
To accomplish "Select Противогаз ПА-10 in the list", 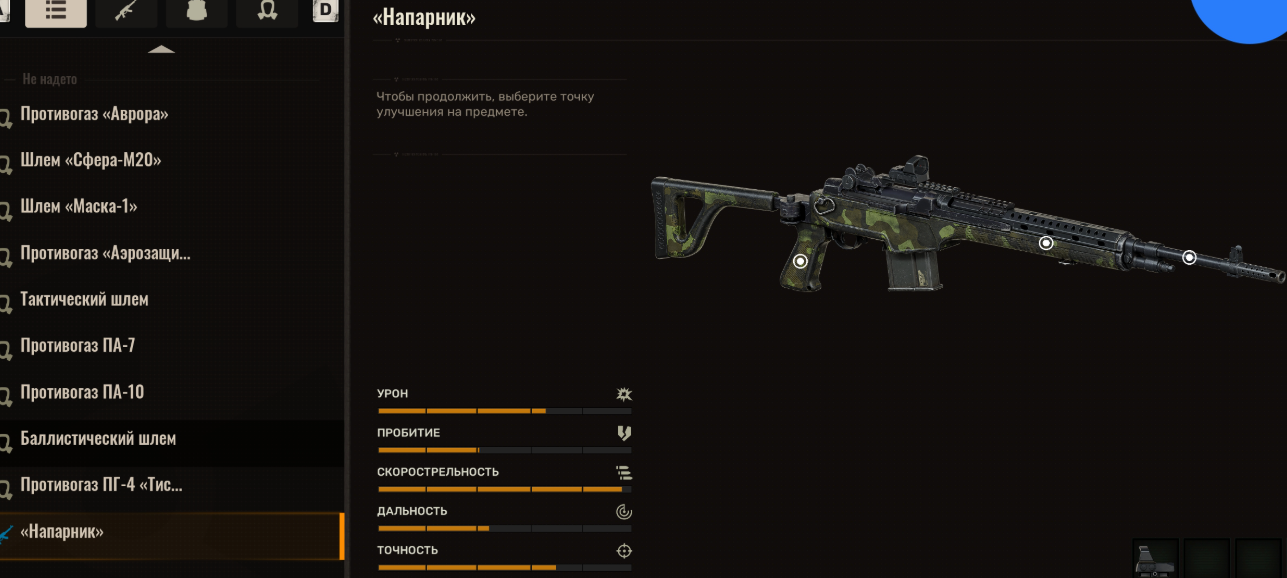I will [82, 392].
